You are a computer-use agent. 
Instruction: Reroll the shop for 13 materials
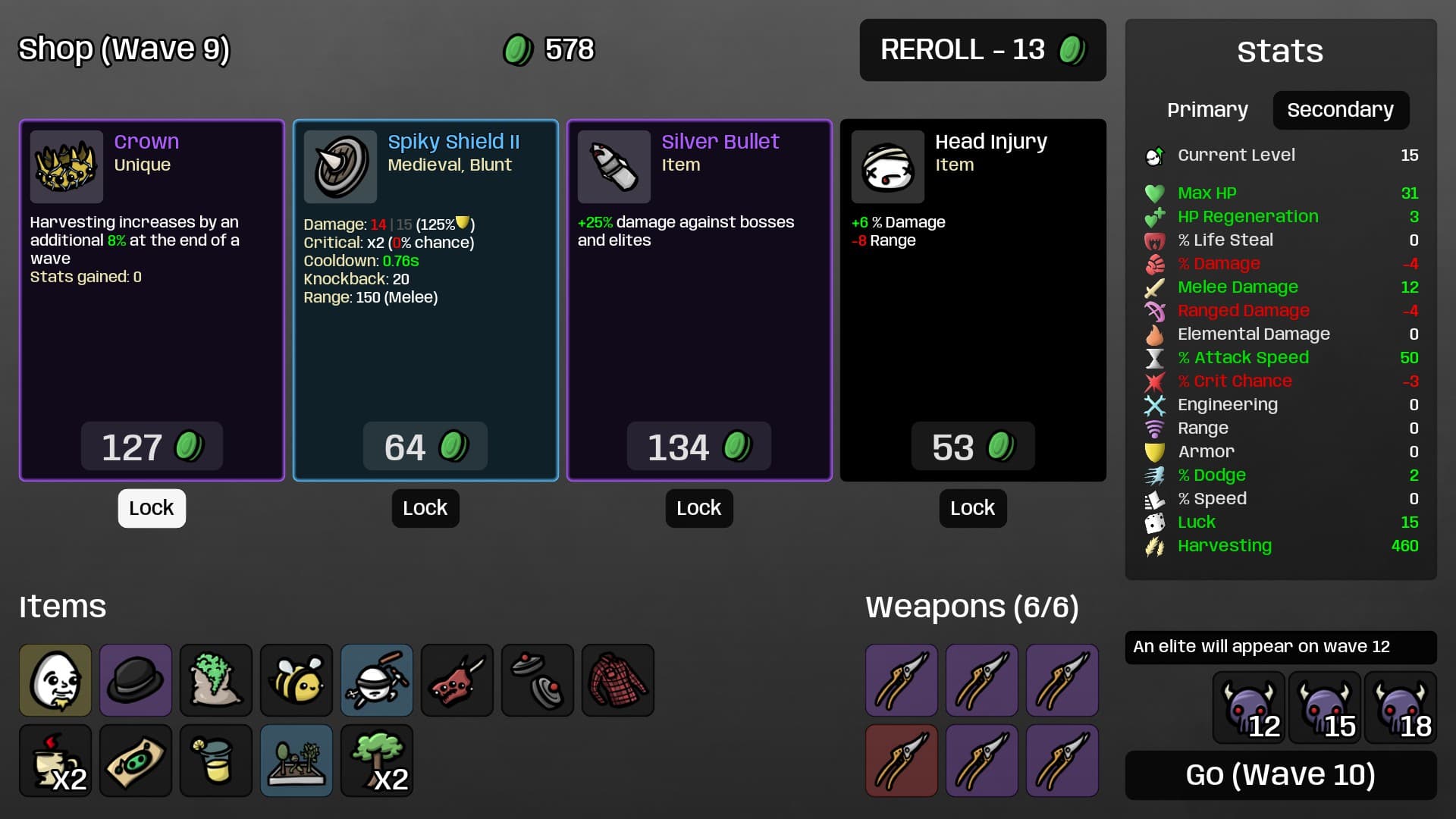pos(982,50)
